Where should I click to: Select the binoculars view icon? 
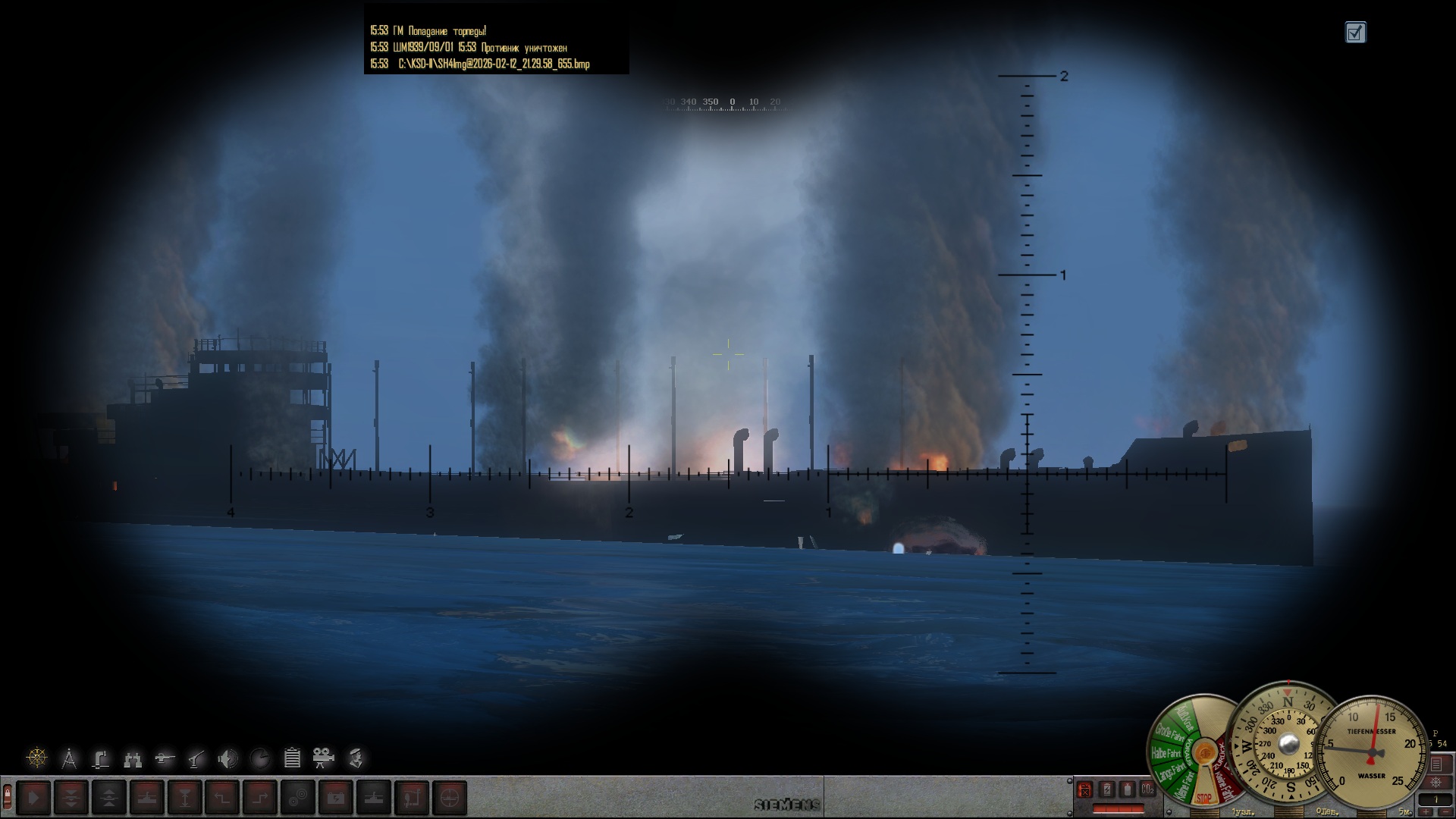click(133, 758)
